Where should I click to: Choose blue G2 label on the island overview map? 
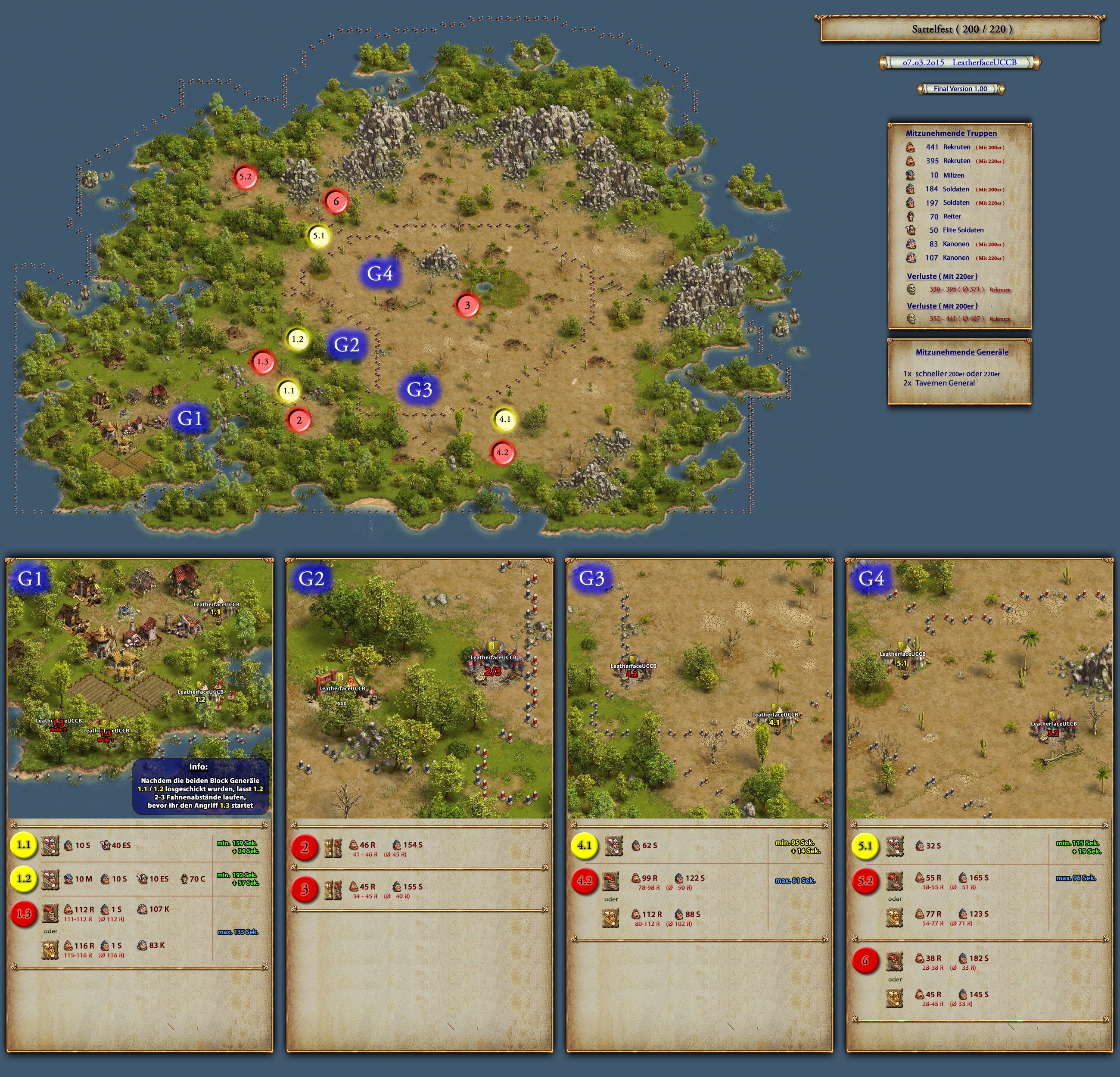click(x=346, y=345)
